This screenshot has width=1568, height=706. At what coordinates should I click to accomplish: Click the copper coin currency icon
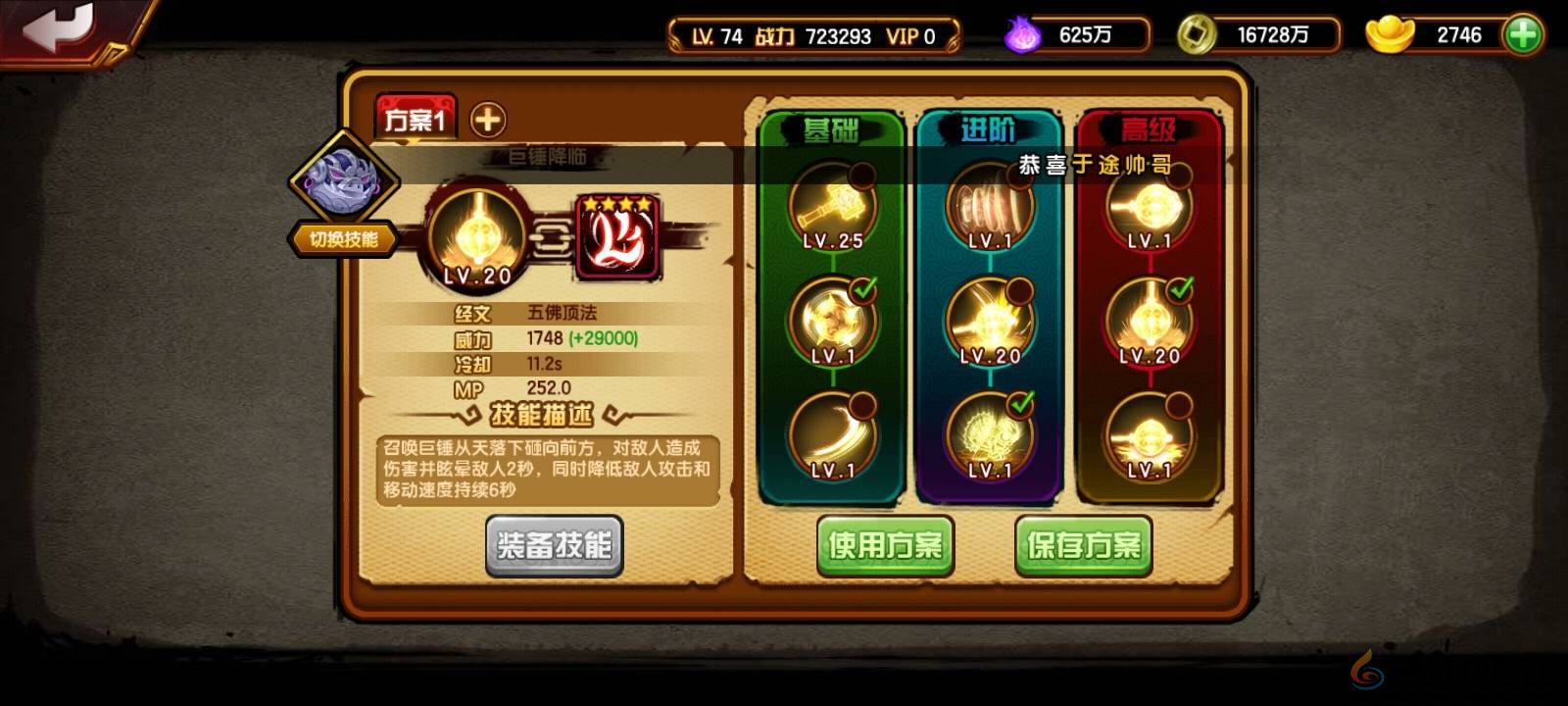1197,32
